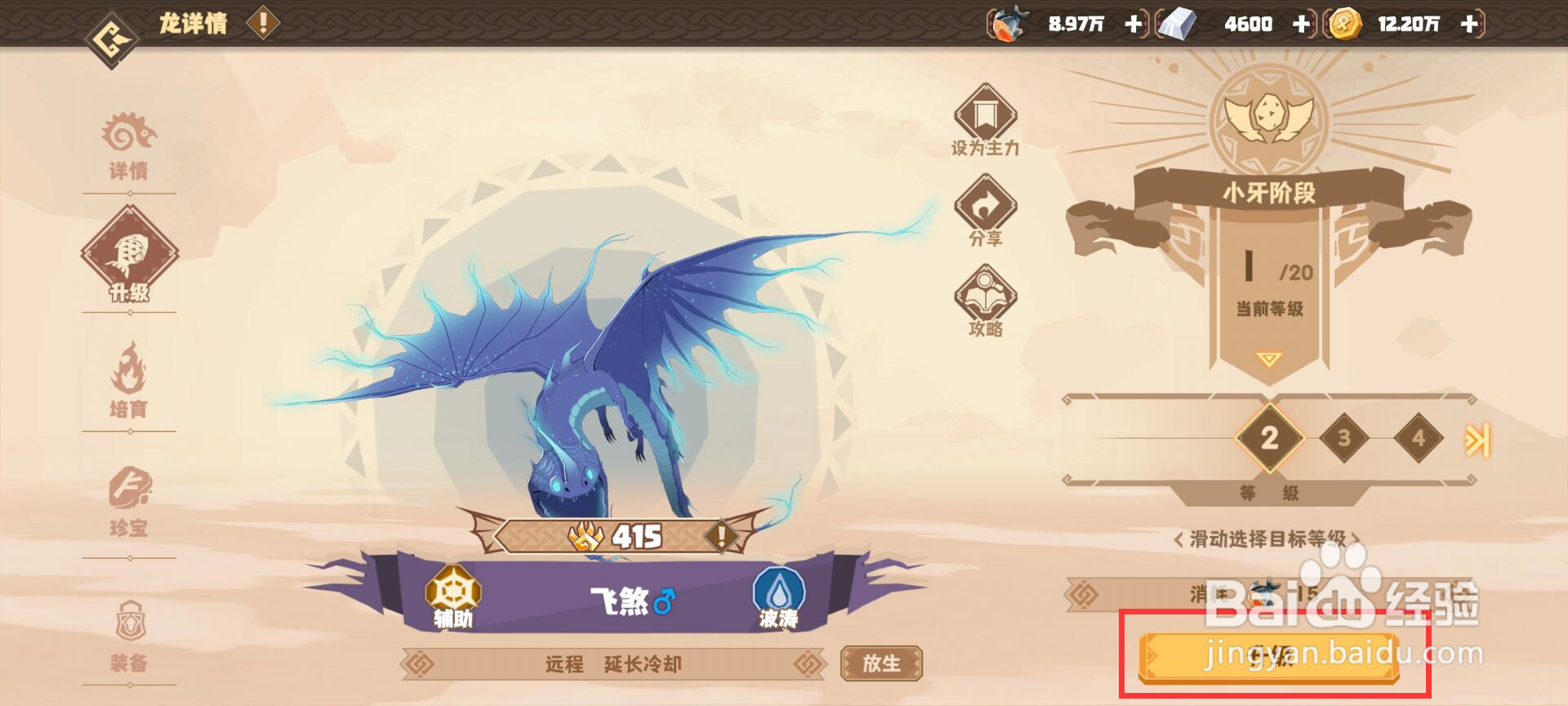
Task: Tap the left chevron of 滑动选择目标等级
Action: (1178, 540)
